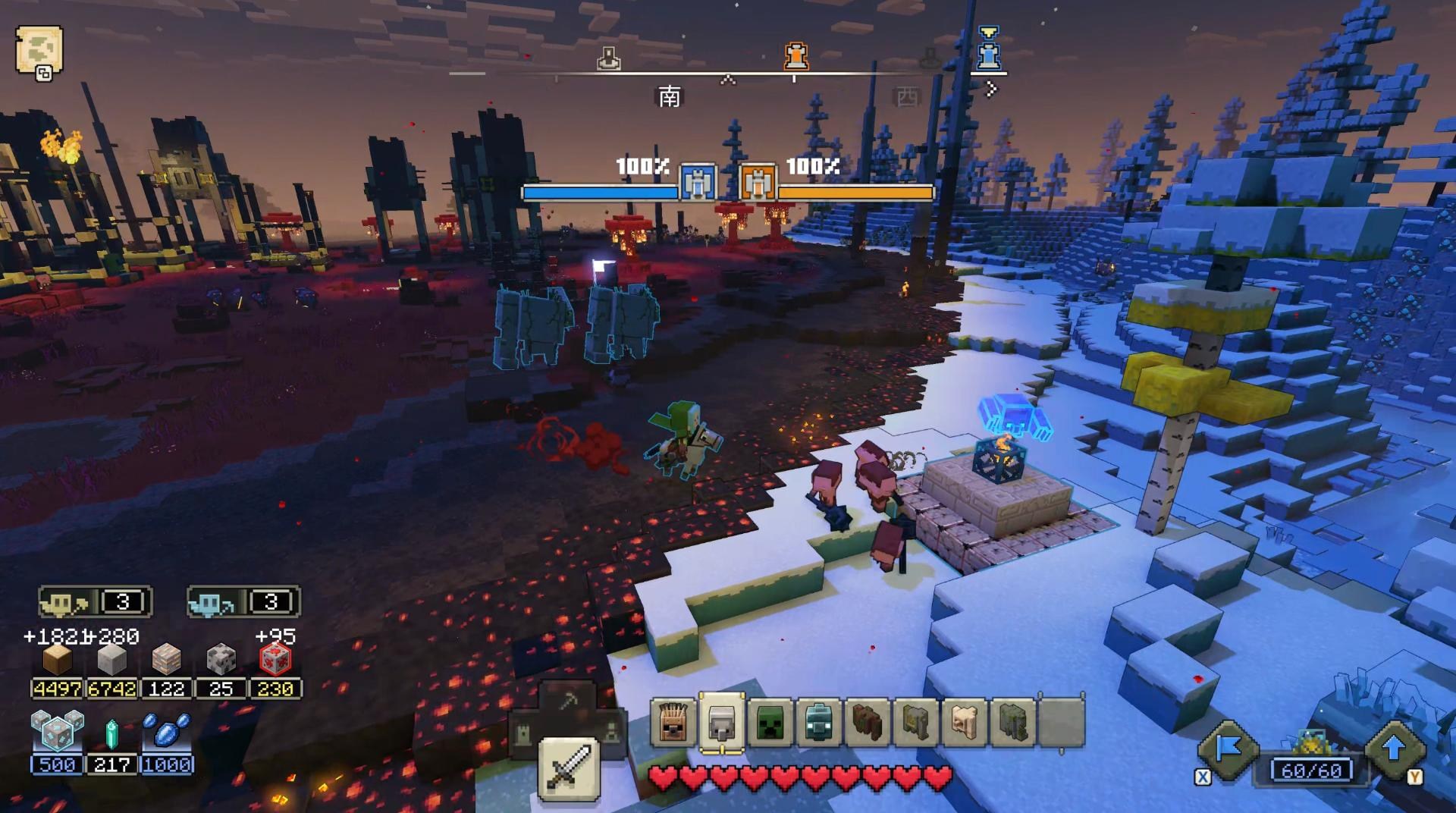Pick the teal warrior head slot
Screen dimensions: 1456x813
coord(819,723)
